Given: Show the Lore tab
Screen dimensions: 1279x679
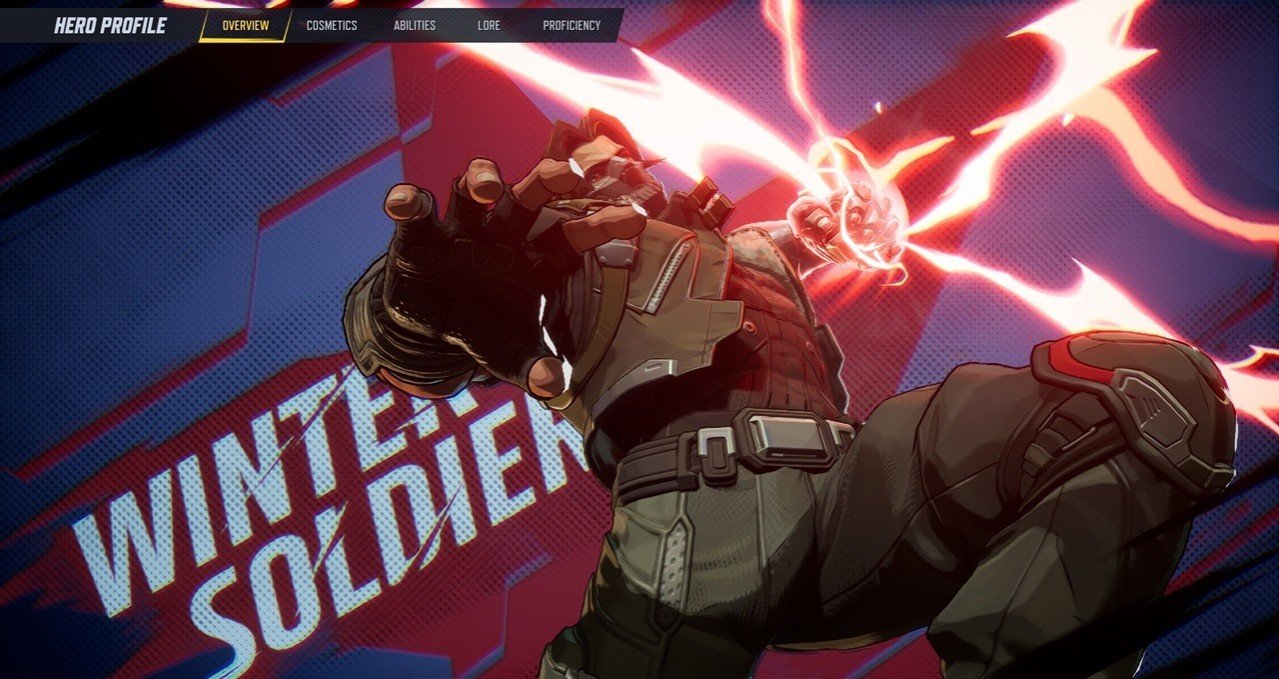Looking at the screenshot, I should pyautogui.click(x=489, y=26).
